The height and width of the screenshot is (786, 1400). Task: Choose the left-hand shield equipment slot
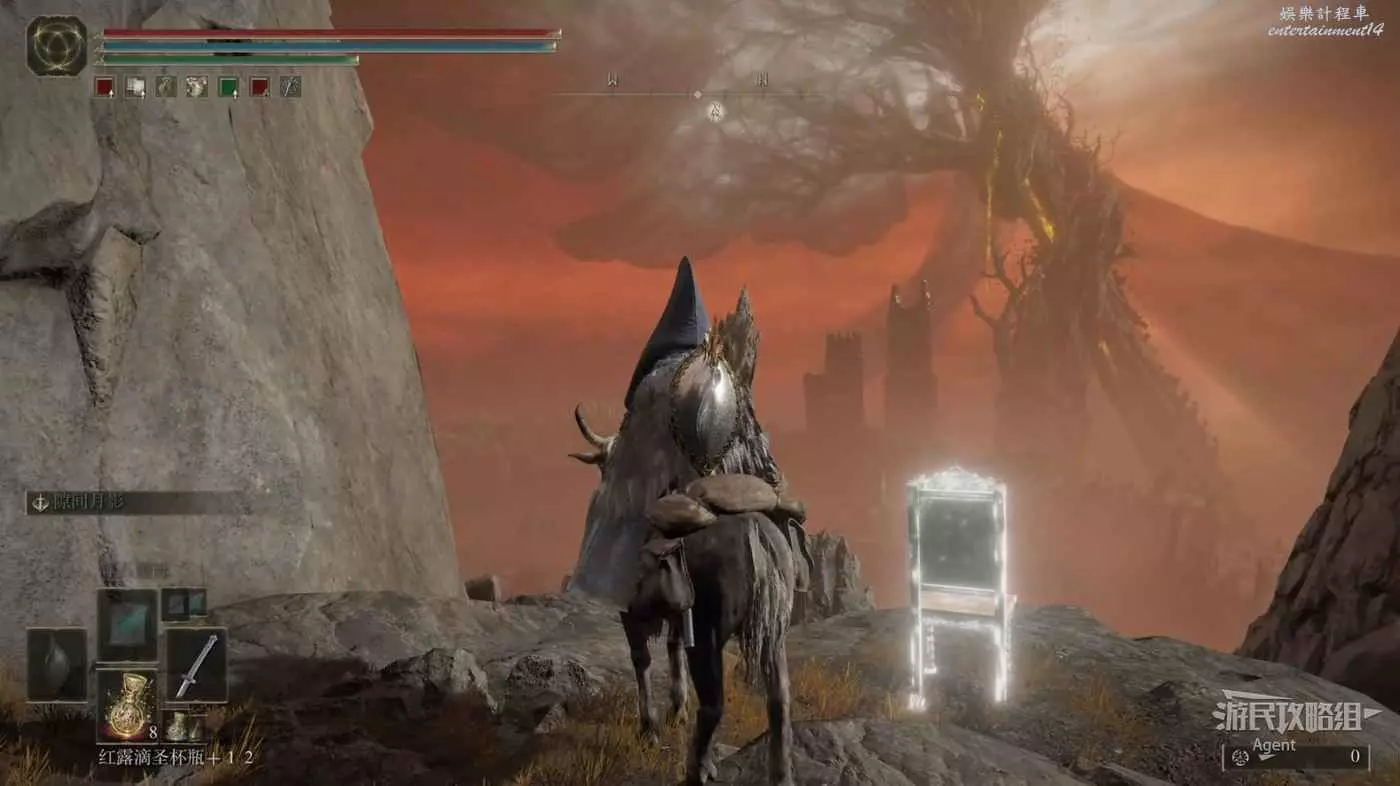coord(56,664)
